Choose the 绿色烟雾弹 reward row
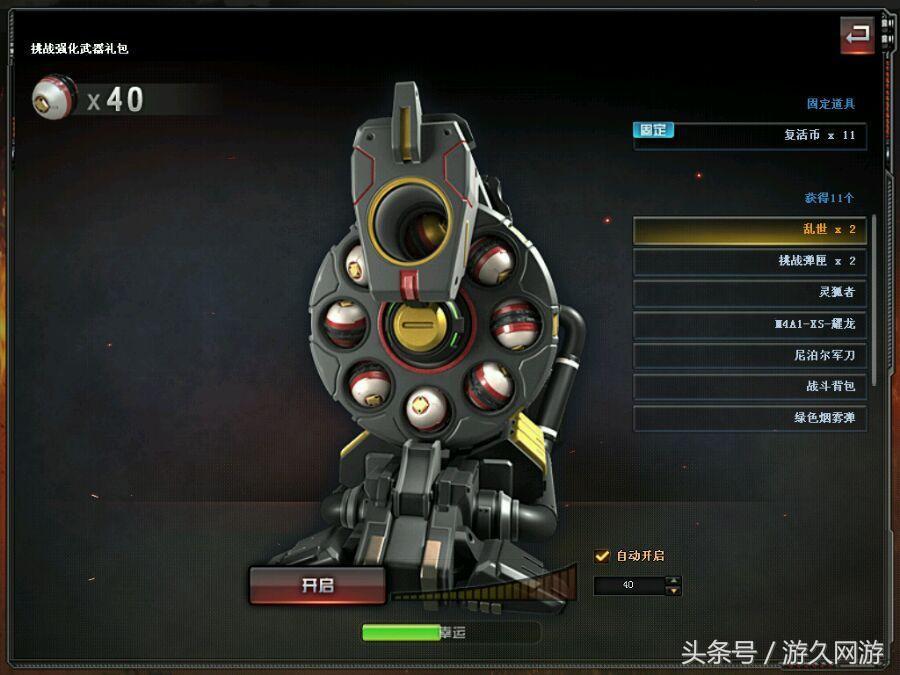The image size is (900, 675). pyautogui.click(x=749, y=418)
